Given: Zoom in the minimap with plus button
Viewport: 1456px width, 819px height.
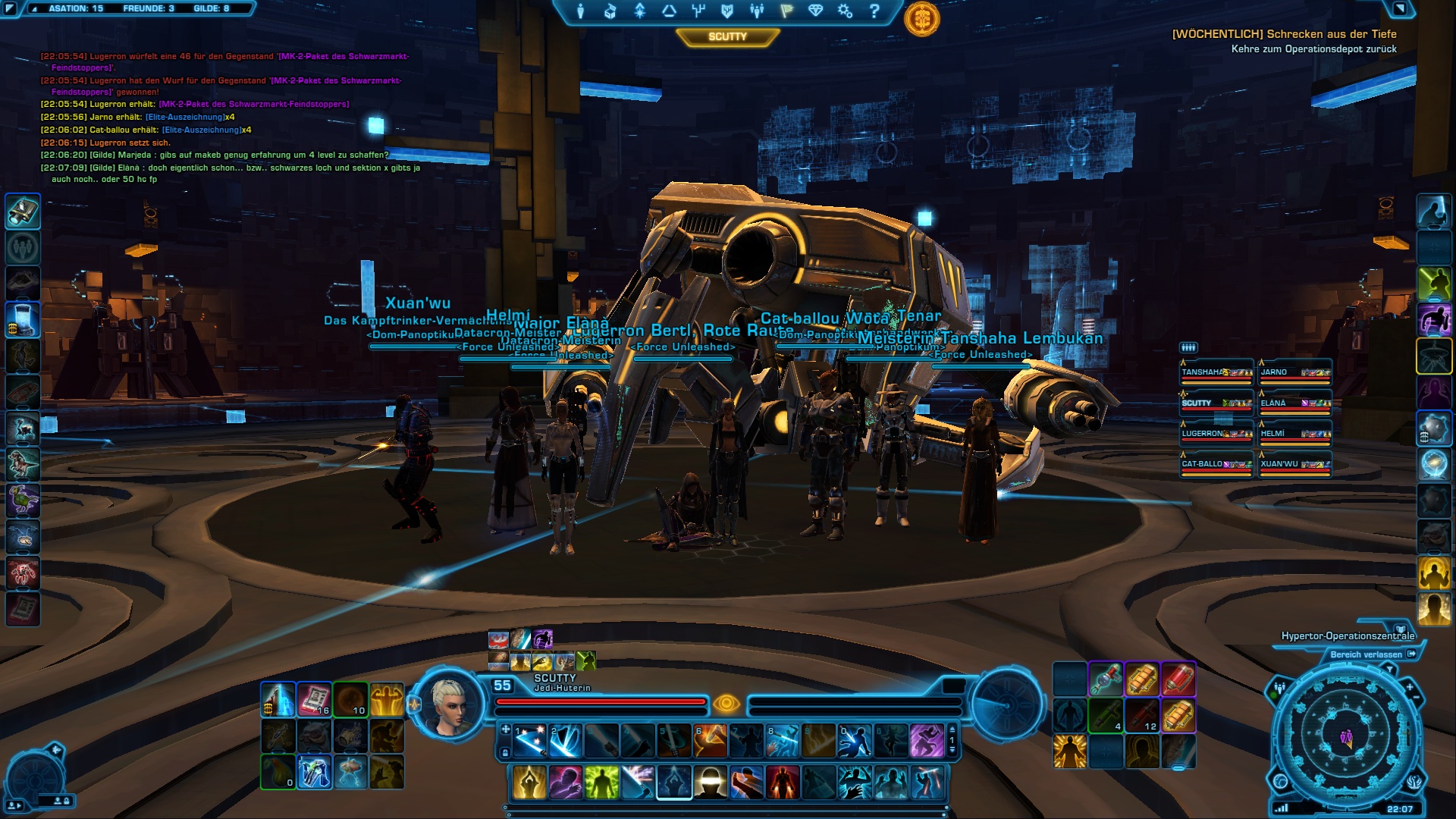Looking at the screenshot, I should pos(1410,687).
